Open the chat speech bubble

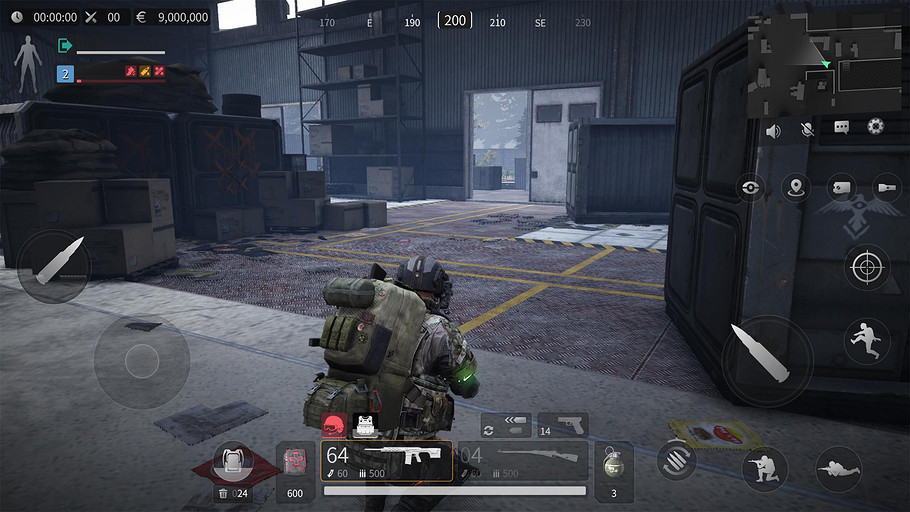coord(842,128)
